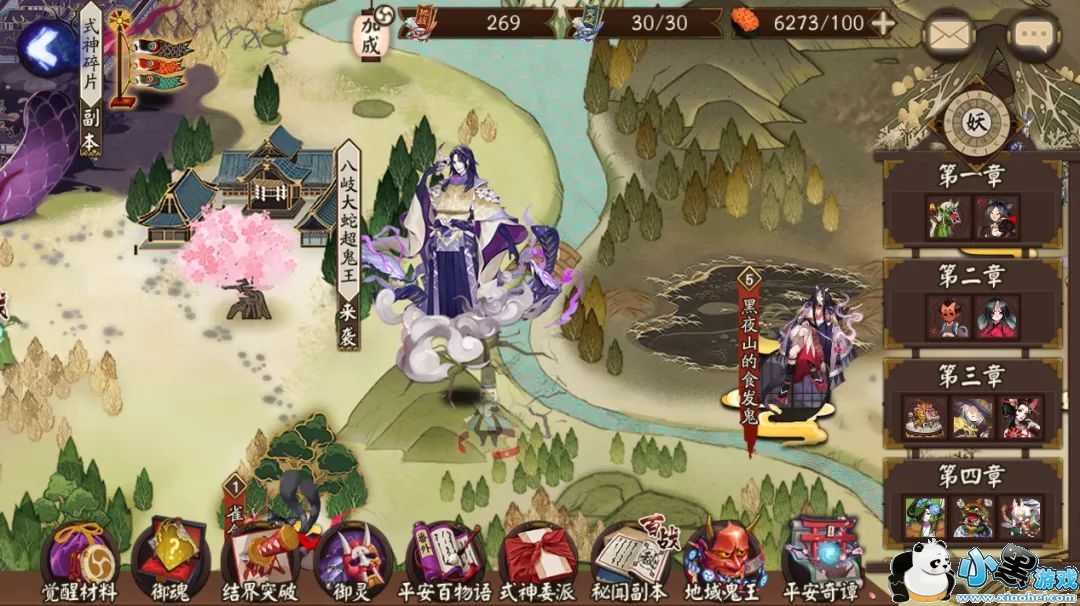Viewport: 1080px width, 606px height.
Task: Open the chat speech bubble
Action: [1033, 35]
